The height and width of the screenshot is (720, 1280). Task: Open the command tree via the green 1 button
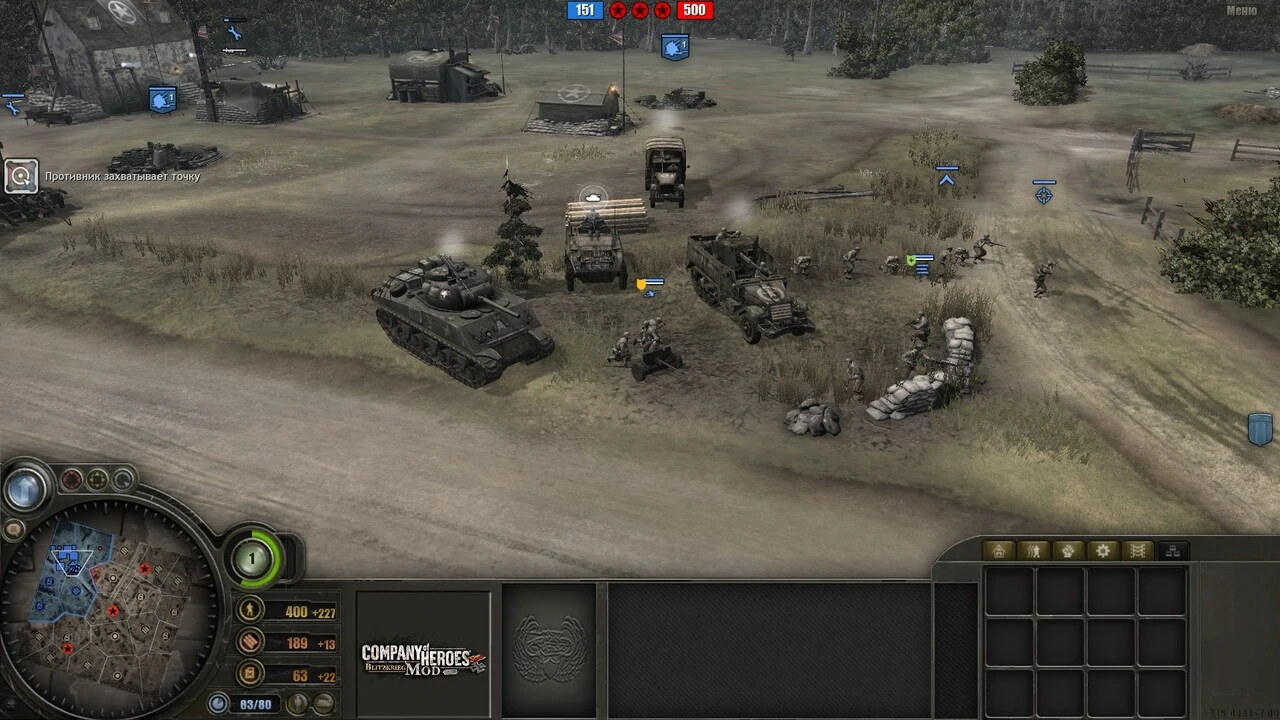tap(252, 558)
